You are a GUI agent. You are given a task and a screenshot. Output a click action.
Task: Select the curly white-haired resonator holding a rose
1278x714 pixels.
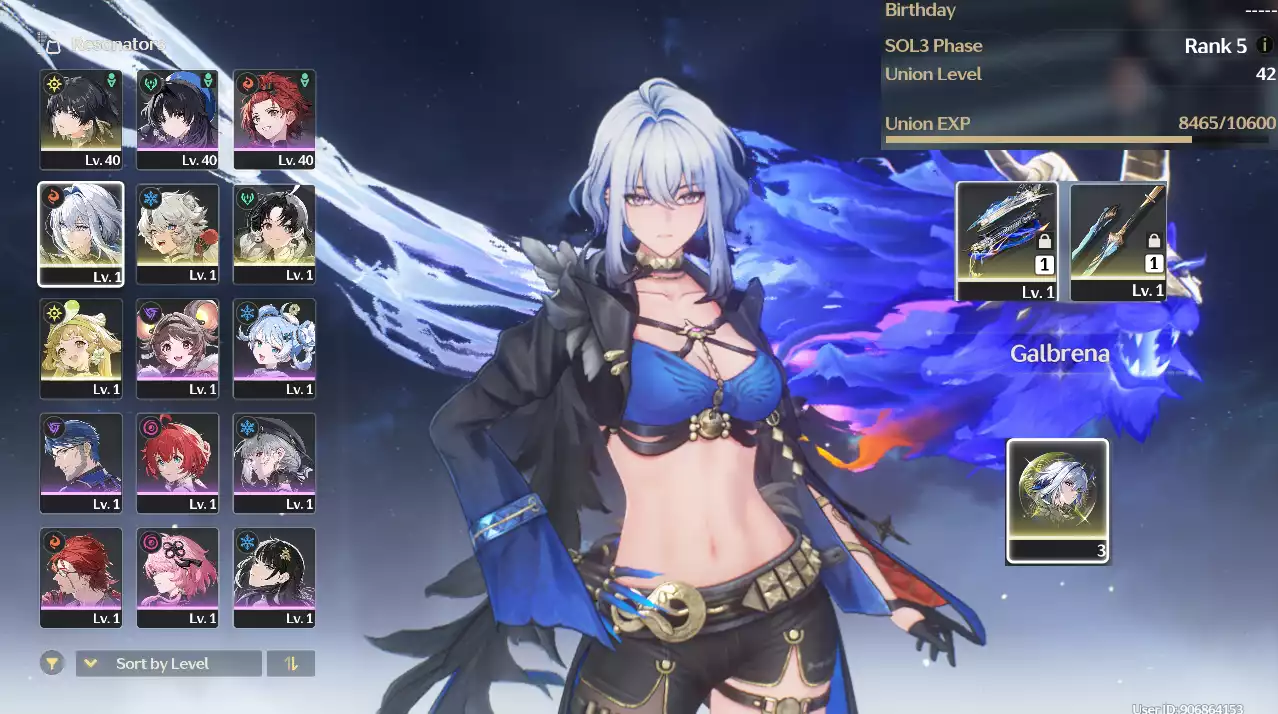point(177,233)
